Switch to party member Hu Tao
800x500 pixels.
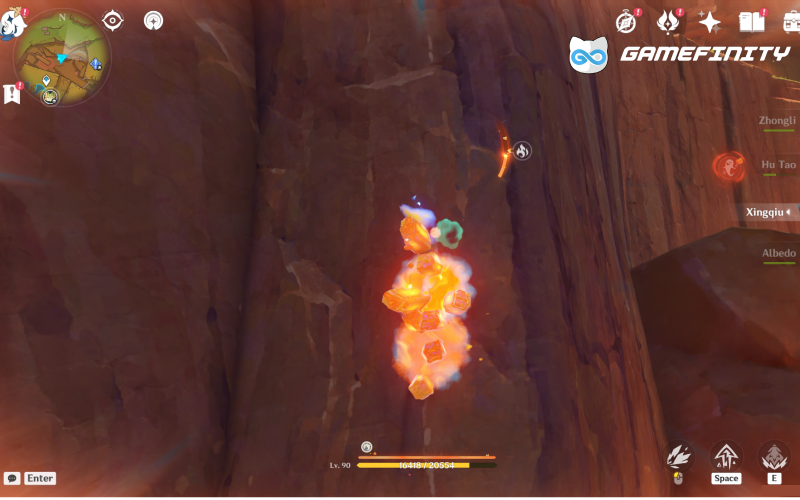[778, 165]
